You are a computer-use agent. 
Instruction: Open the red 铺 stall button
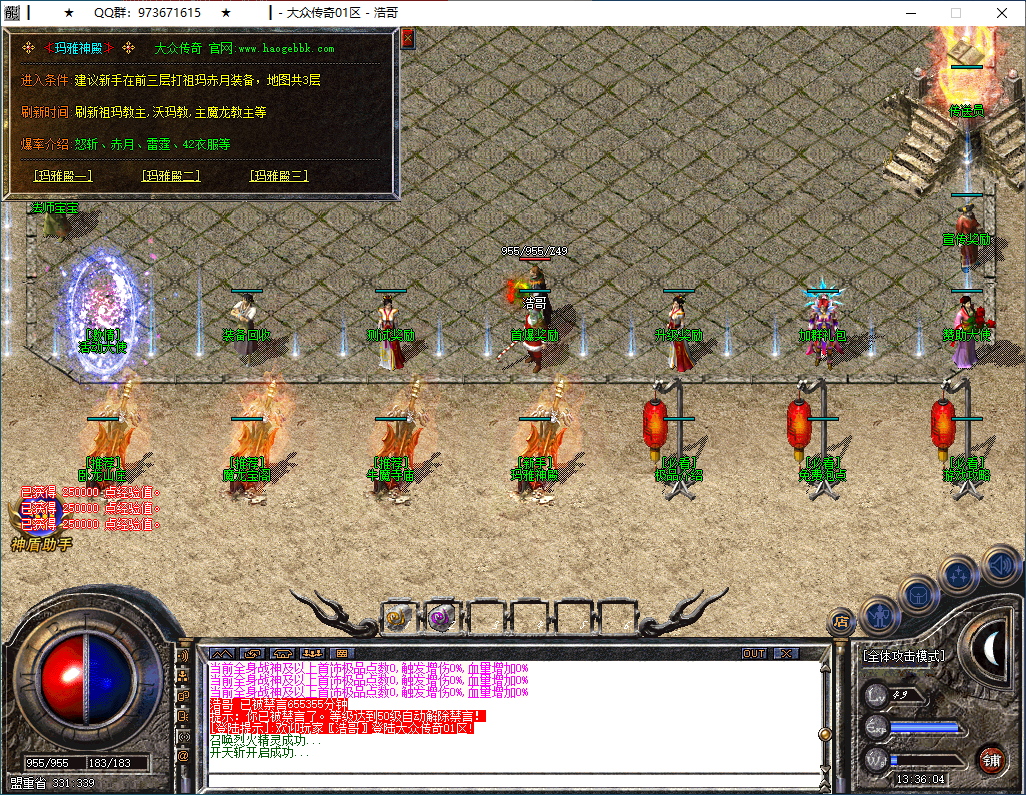coord(991,759)
